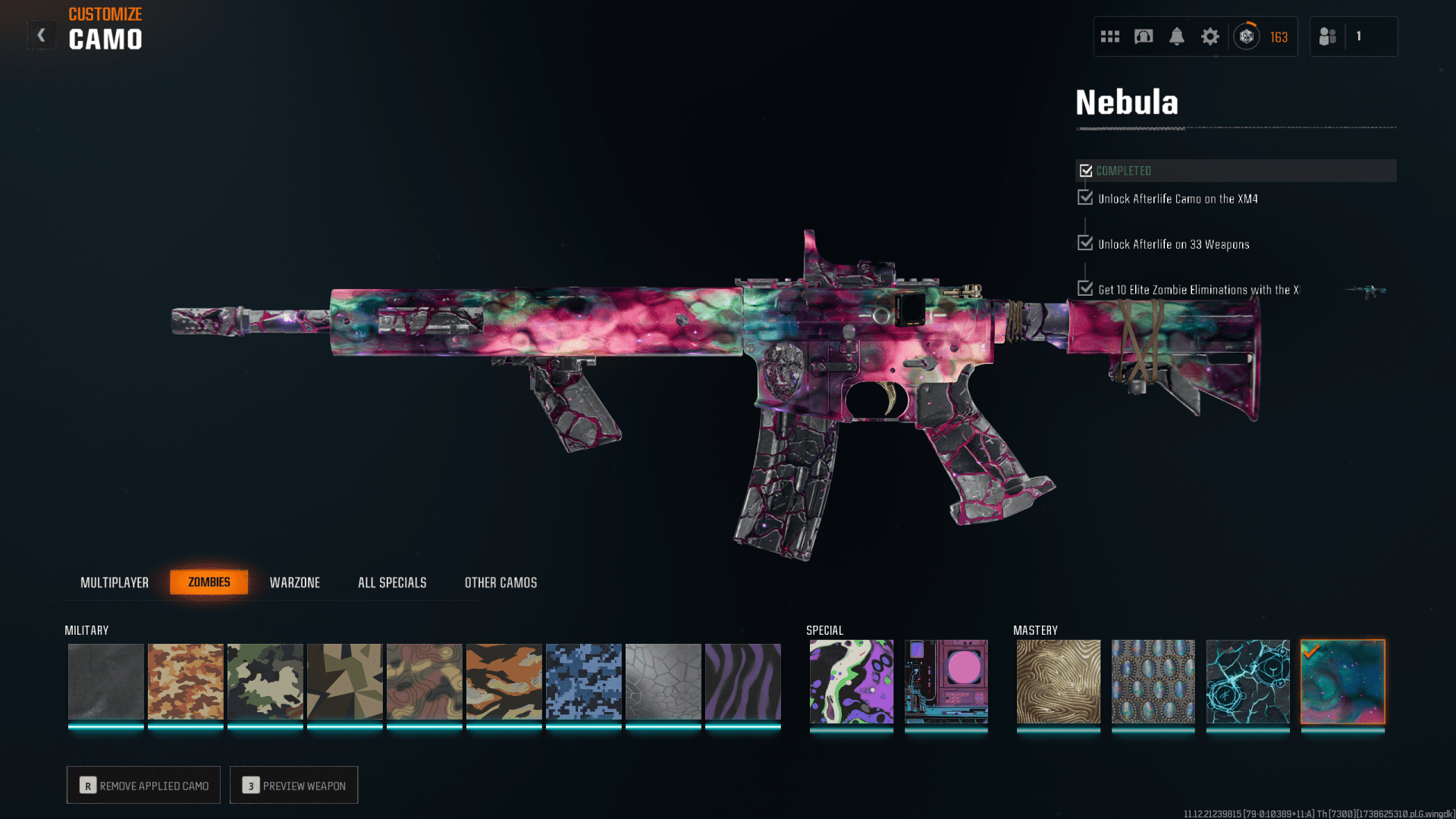This screenshot has height=819, width=1456.
Task: Open the Warzone camo tab
Action: [295, 582]
